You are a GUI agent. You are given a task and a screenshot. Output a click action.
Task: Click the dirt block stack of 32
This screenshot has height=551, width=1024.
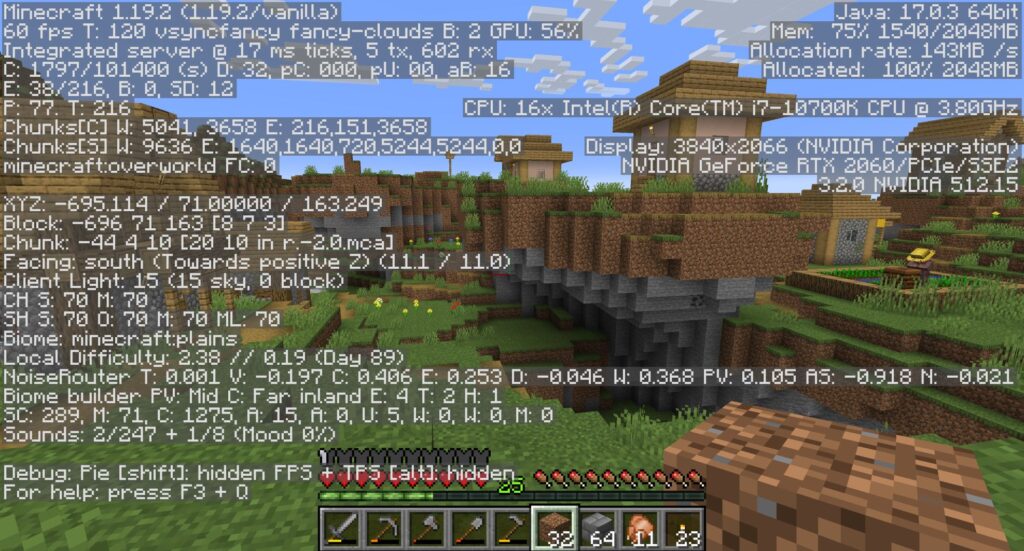[x=553, y=527]
